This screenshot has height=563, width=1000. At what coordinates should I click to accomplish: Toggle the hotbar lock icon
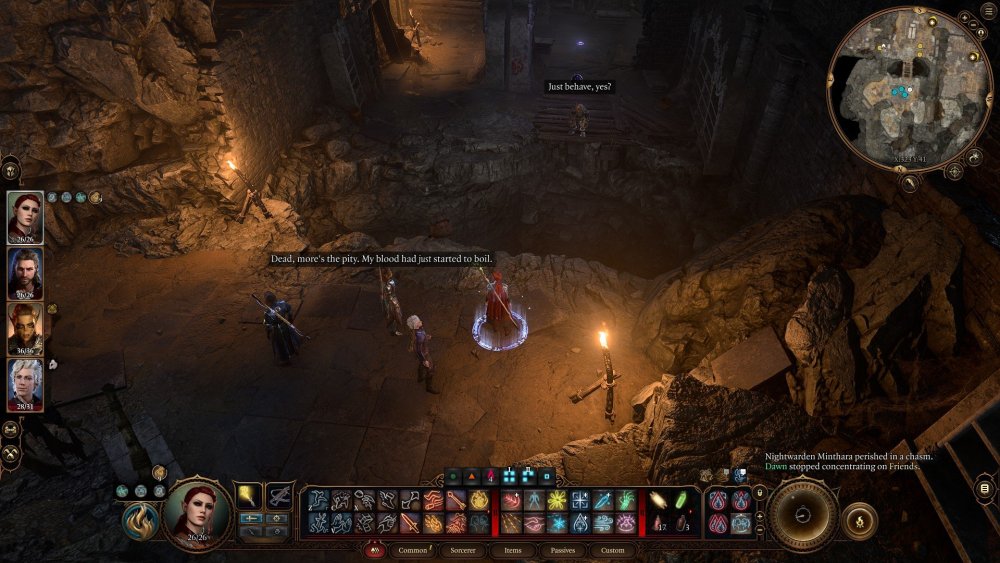tap(761, 492)
